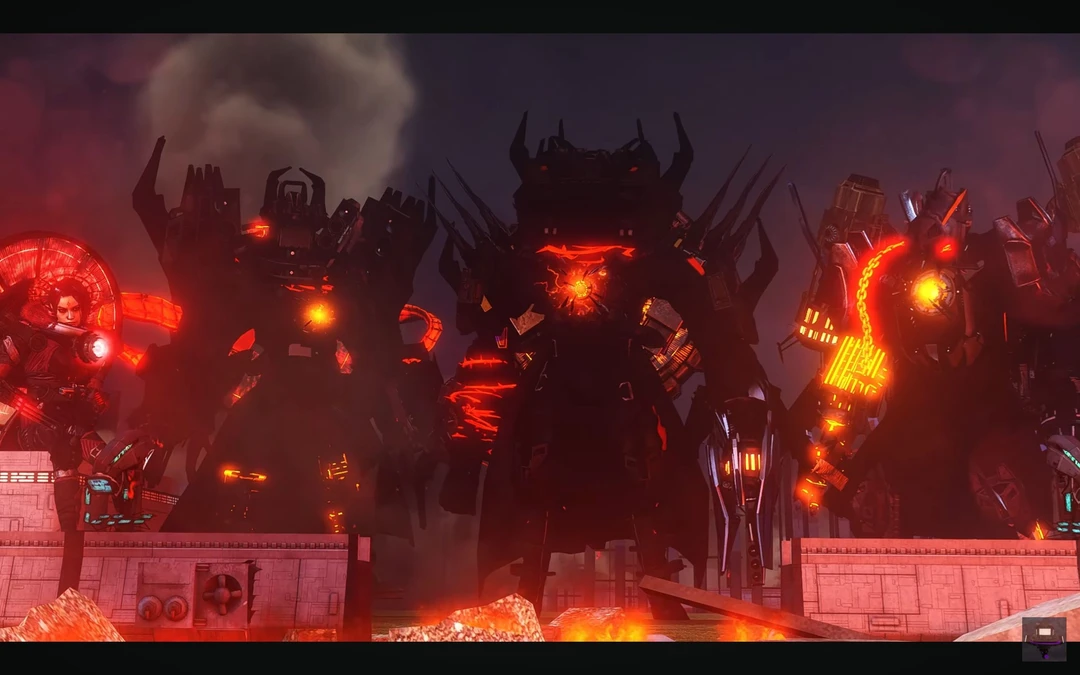Image resolution: width=1080 pixels, height=675 pixels.
Task: Click the channel watermark avatar in the corner
Action: (1043, 638)
